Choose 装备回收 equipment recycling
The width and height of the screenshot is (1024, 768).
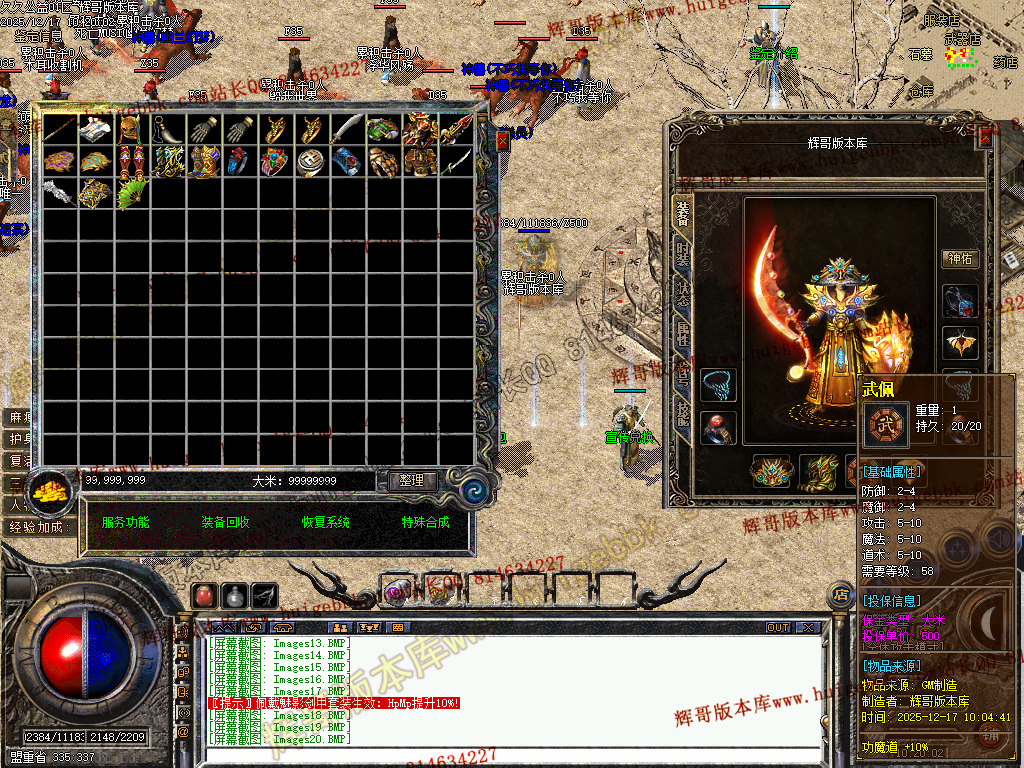click(x=225, y=522)
